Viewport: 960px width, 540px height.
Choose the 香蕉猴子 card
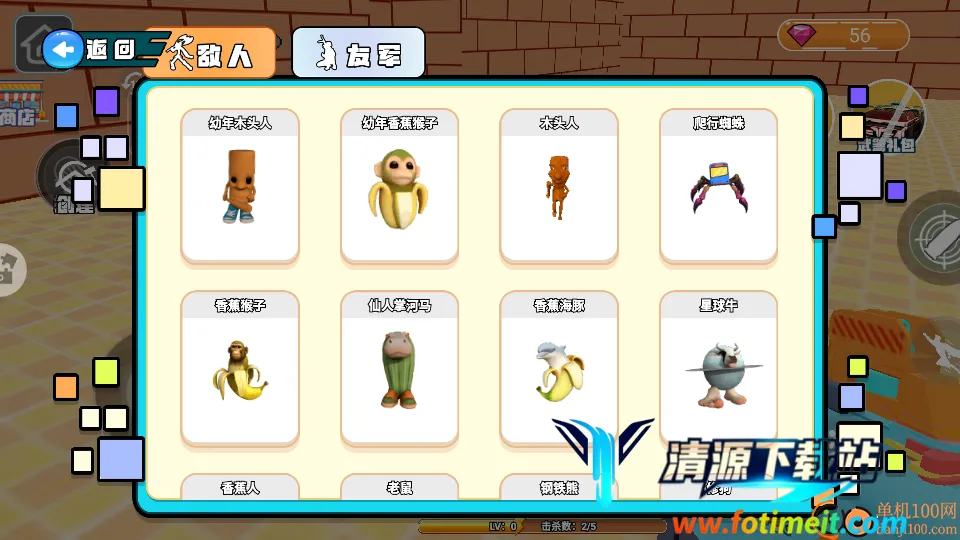pyautogui.click(x=240, y=369)
